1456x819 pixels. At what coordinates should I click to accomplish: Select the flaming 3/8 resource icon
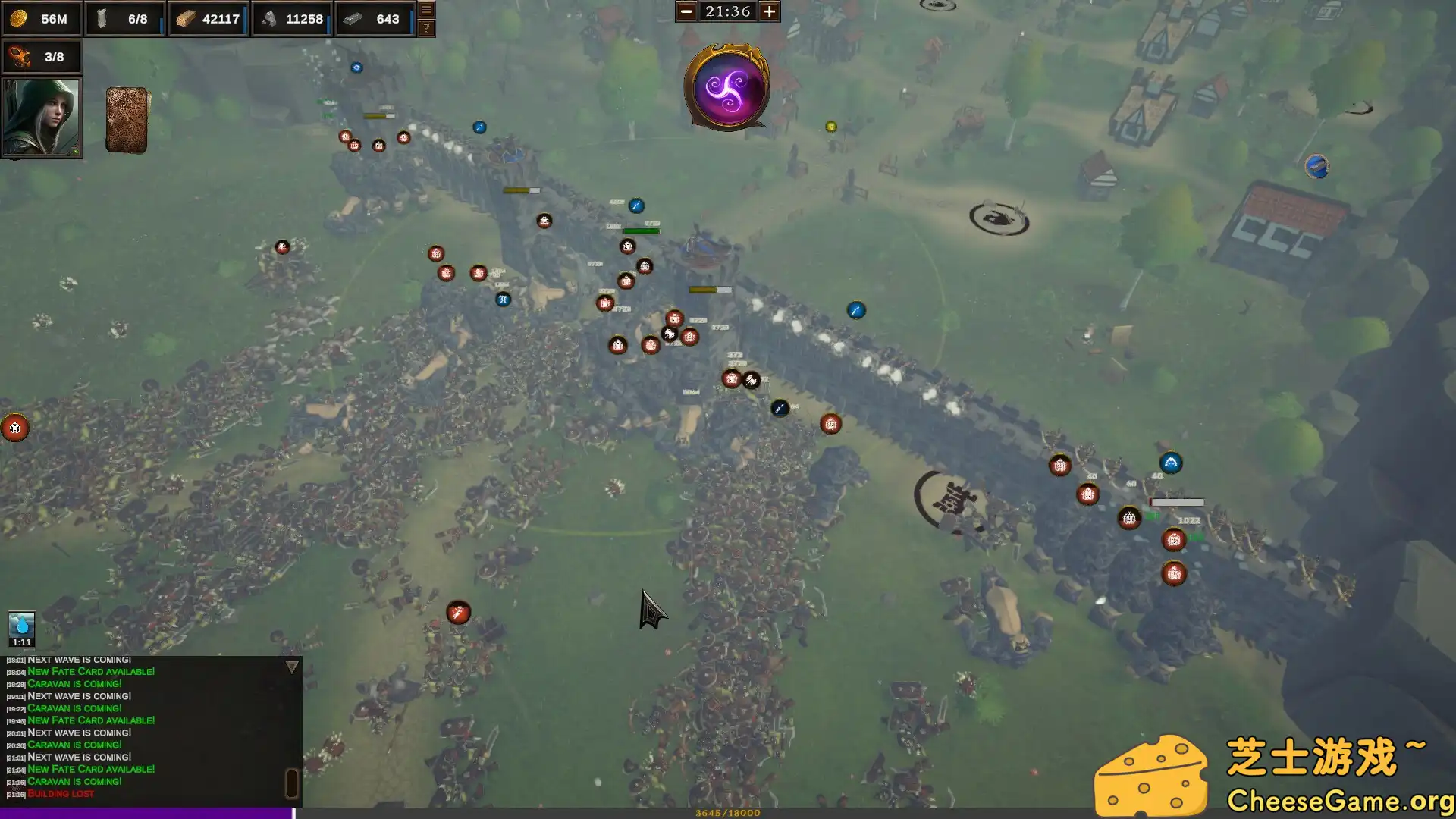[19, 55]
